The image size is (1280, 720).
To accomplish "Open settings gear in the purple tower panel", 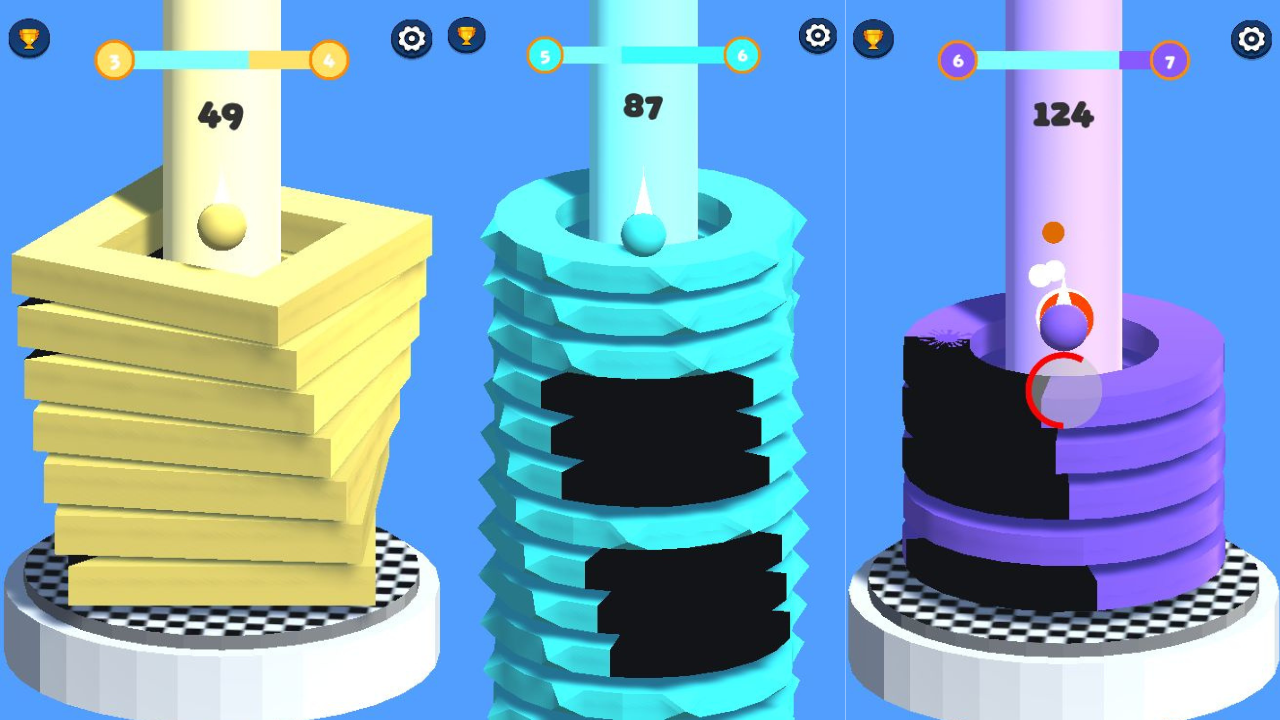I will tap(1251, 39).
